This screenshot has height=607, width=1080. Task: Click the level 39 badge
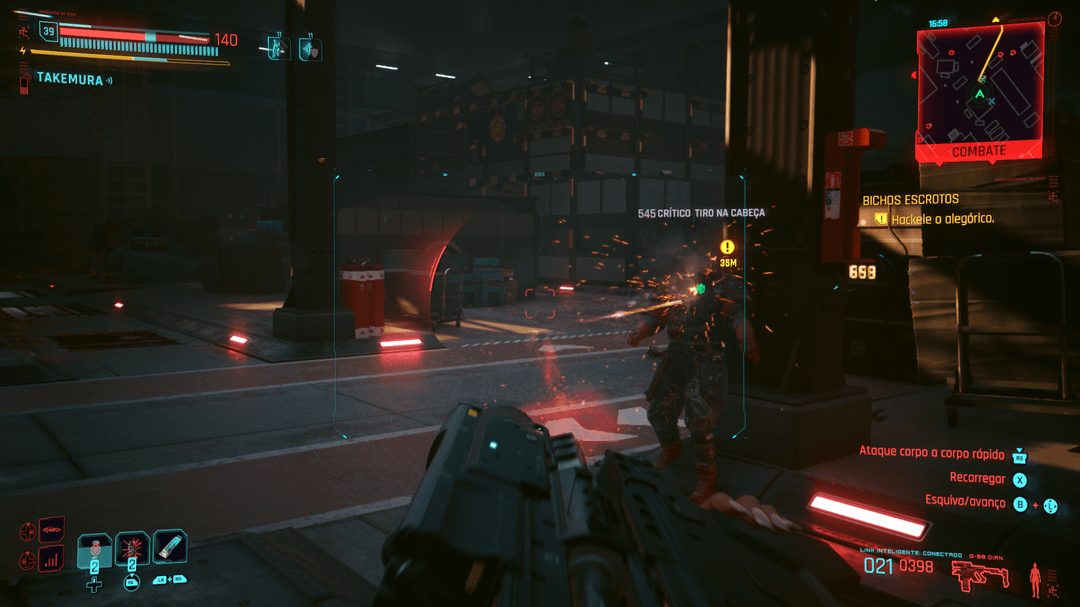(48, 33)
